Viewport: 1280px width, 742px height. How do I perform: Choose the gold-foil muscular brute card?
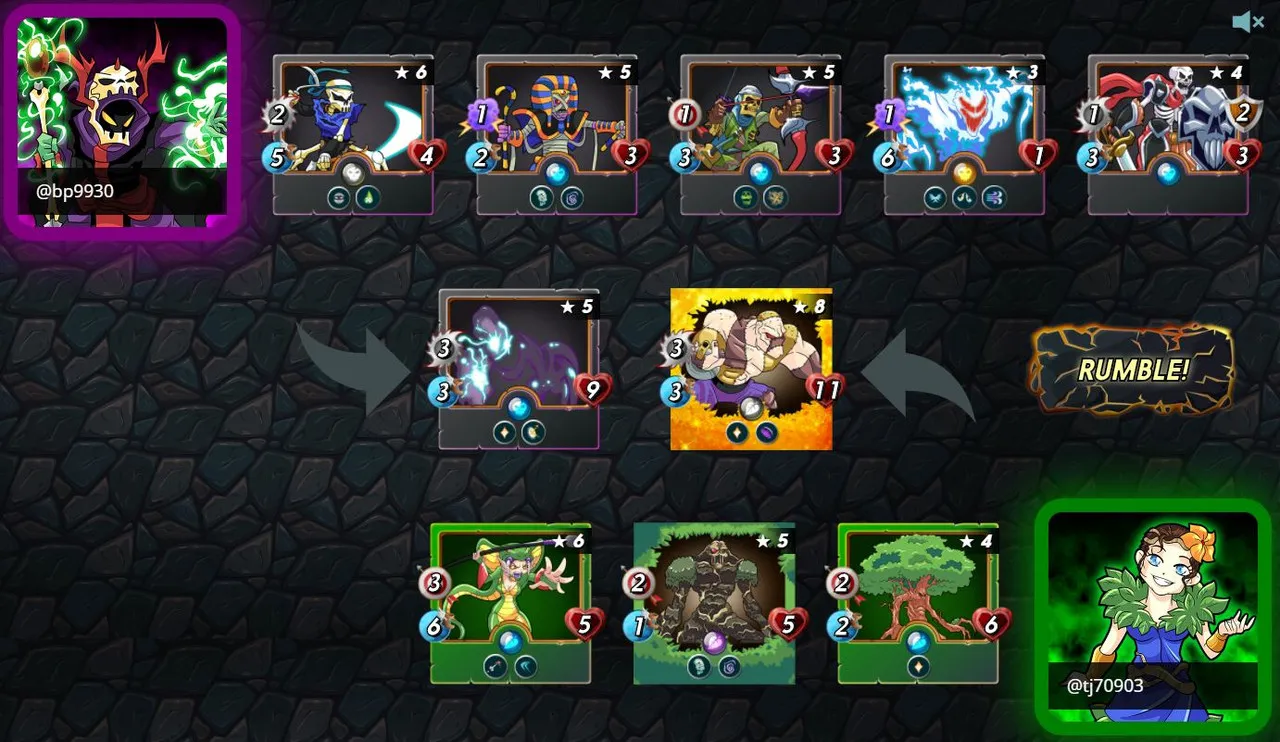point(751,368)
